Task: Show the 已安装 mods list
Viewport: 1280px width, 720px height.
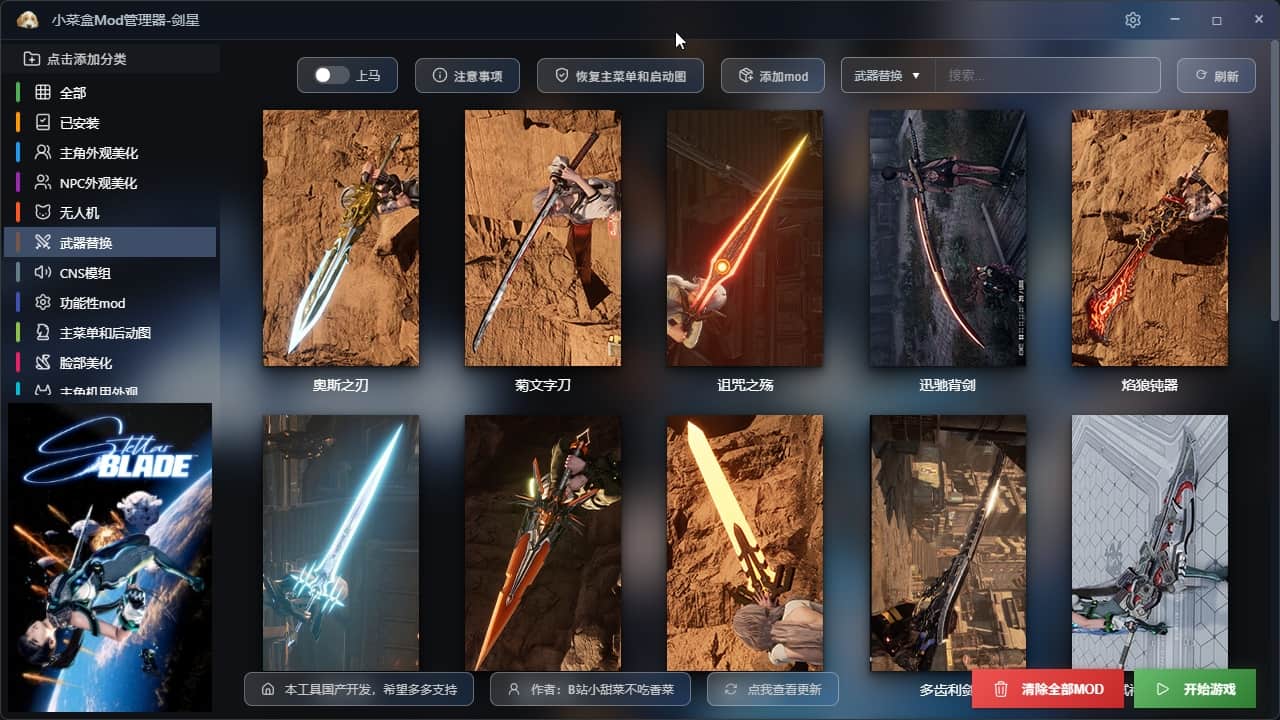Action: [x=79, y=123]
